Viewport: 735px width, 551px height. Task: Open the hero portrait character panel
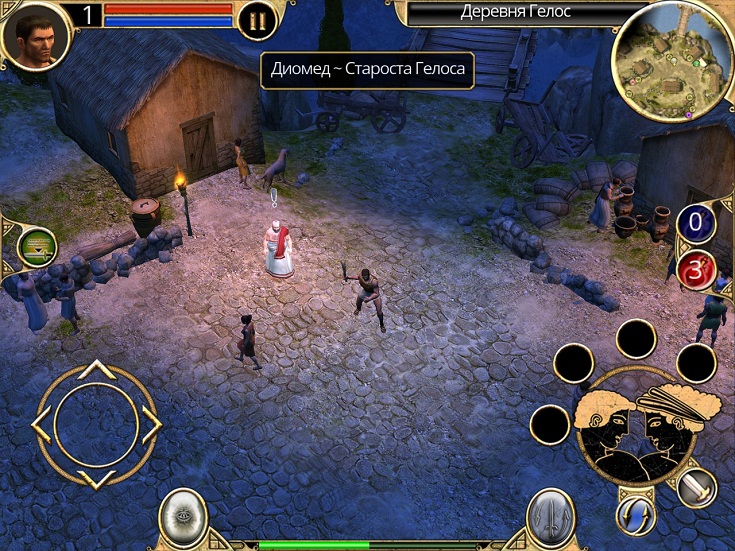[35, 36]
